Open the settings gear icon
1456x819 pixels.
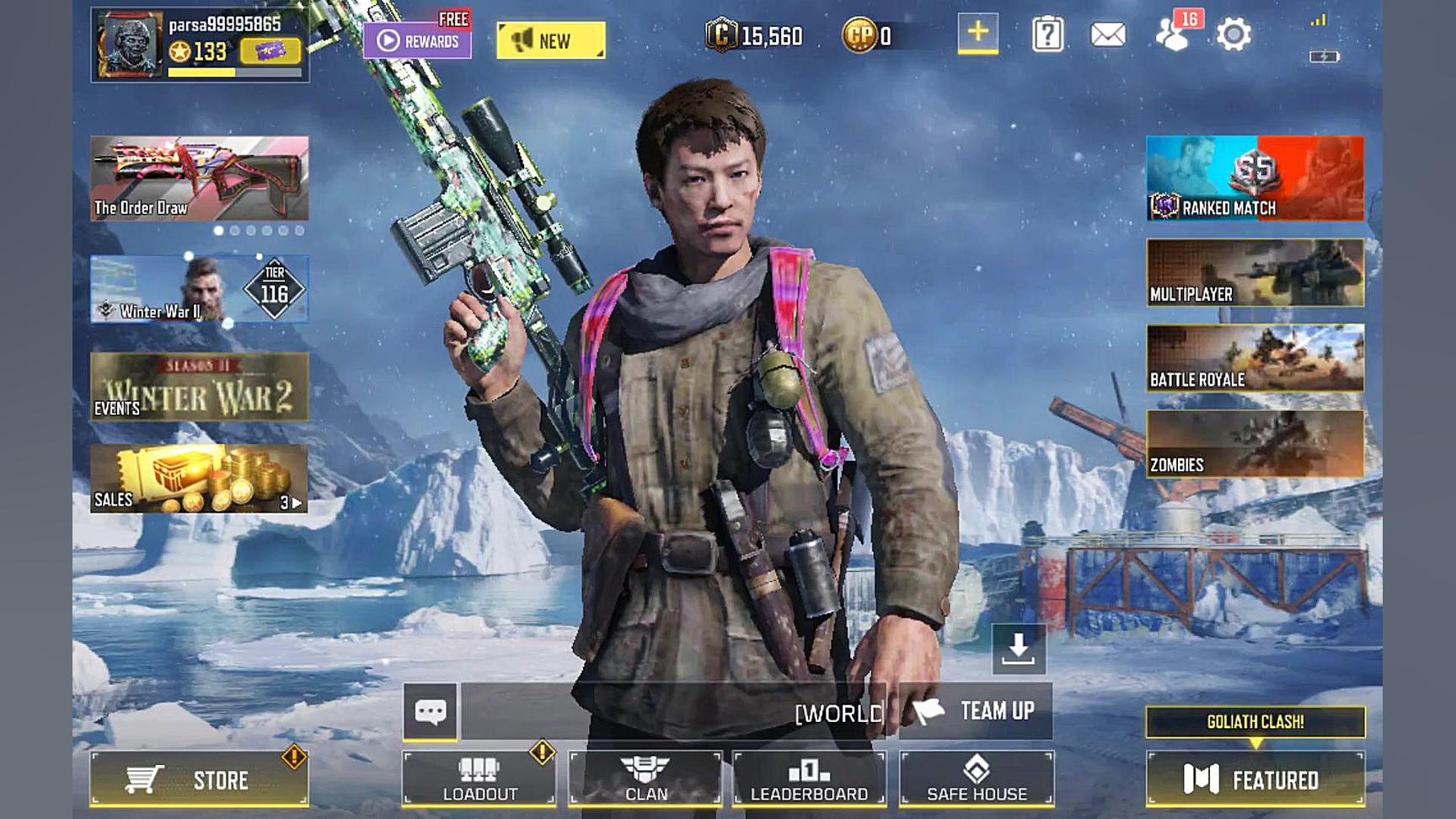tap(1234, 35)
